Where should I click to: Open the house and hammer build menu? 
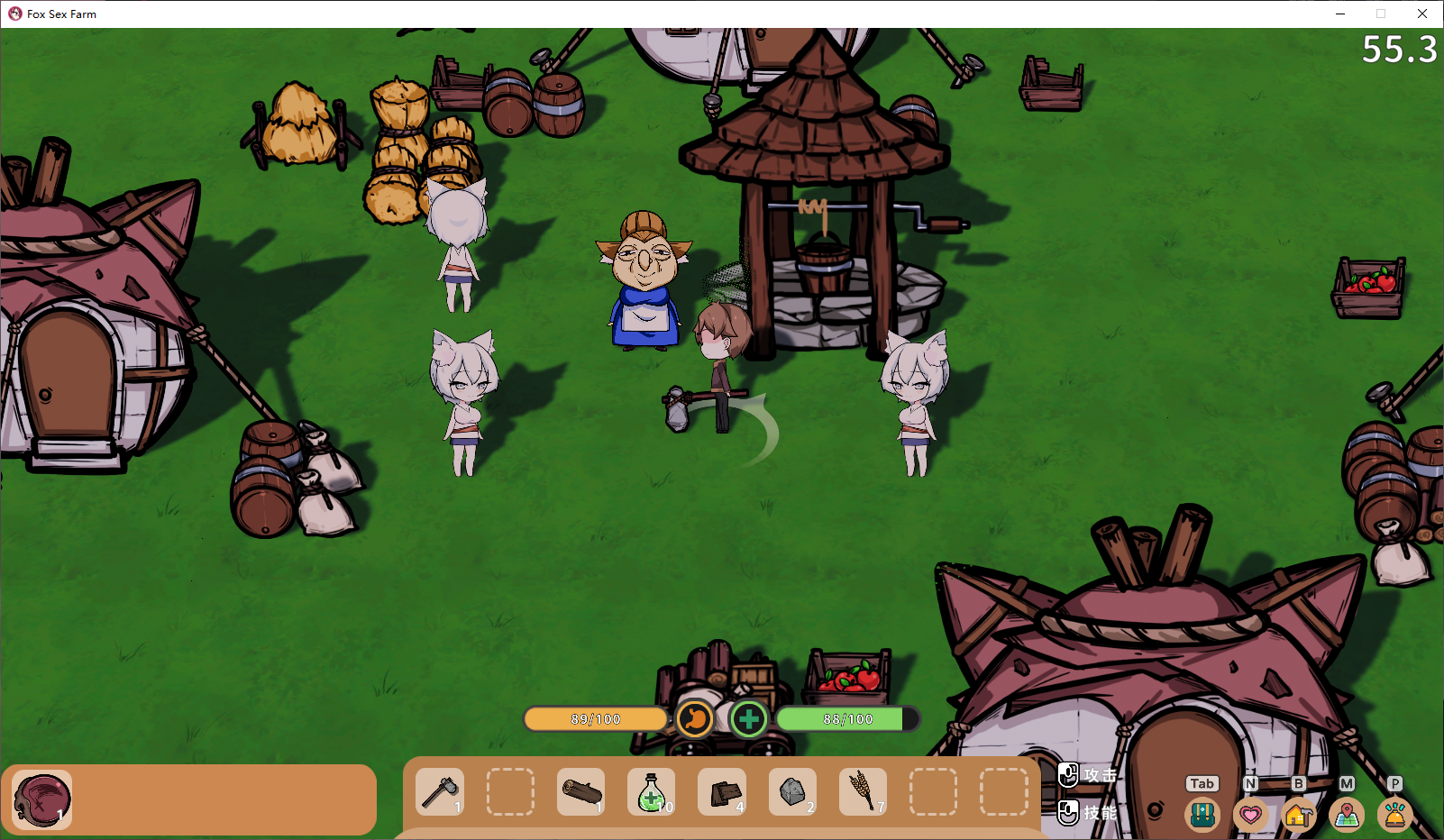coord(1298,815)
